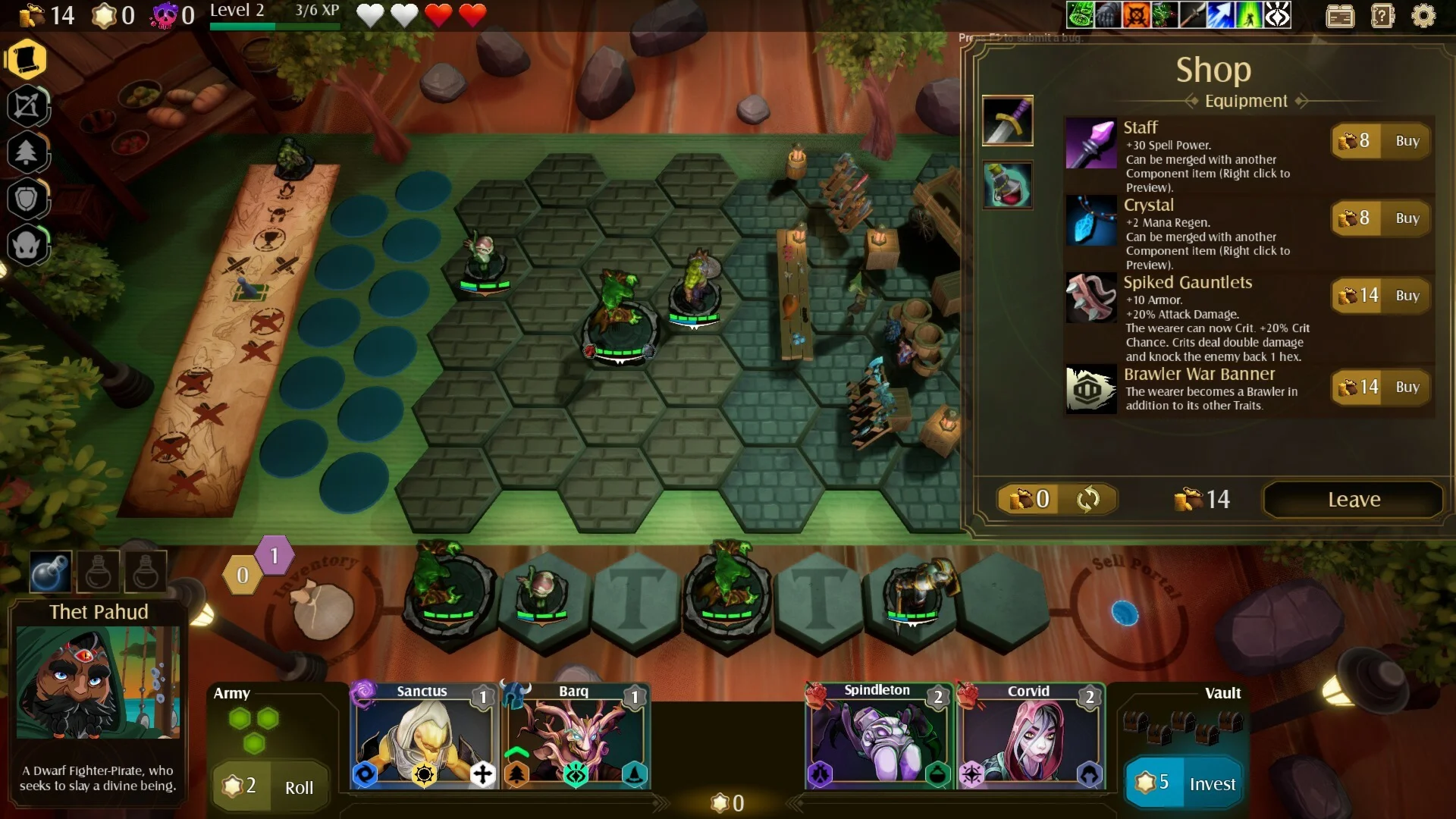Select the crossbow trait icon in the sidebar

(29, 106)
